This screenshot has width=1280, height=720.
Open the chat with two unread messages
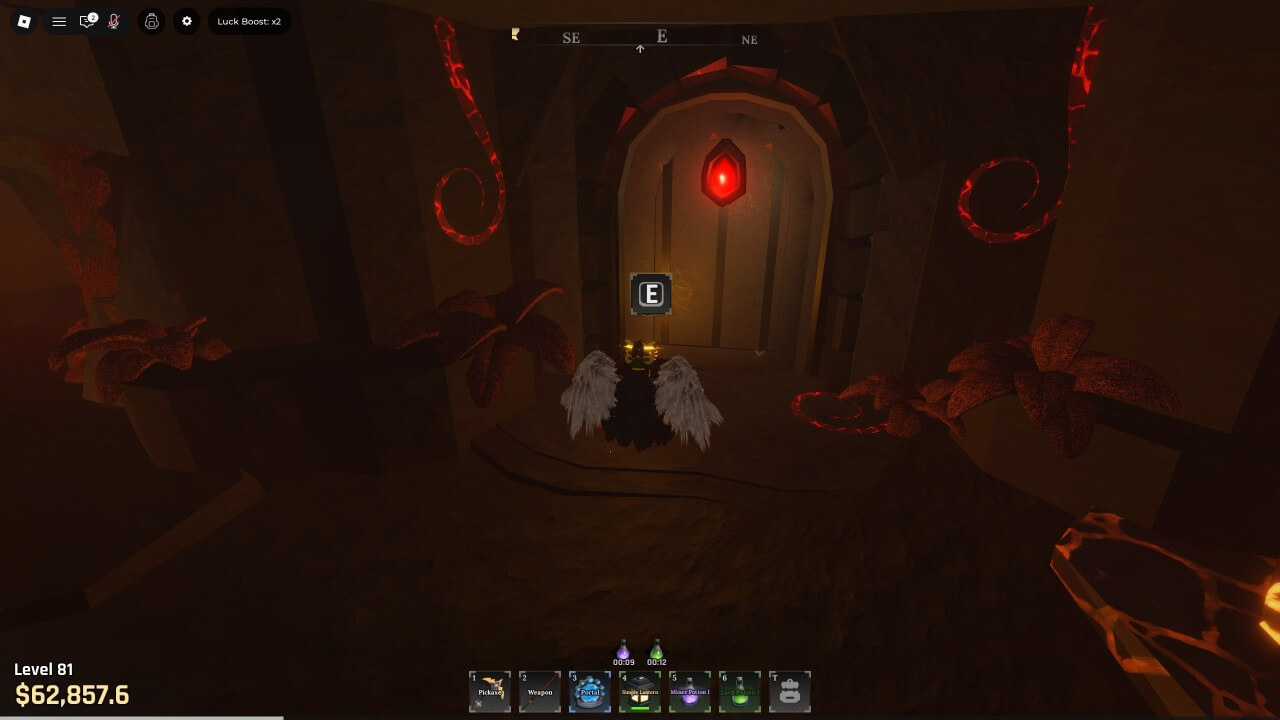[x=87, y=21]
